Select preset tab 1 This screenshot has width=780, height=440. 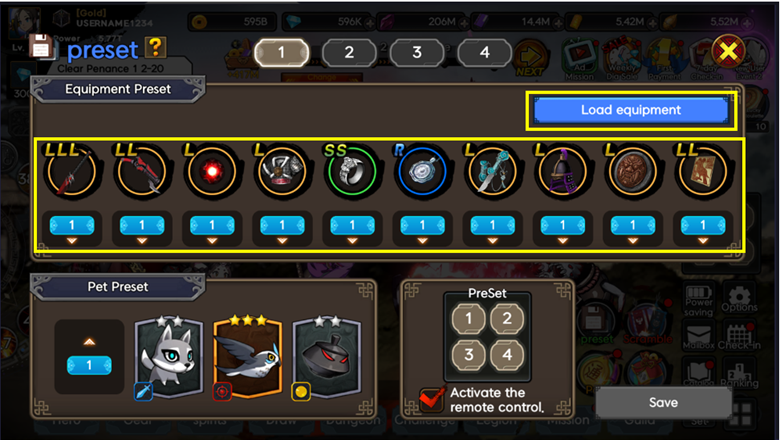tap(281, 52)
